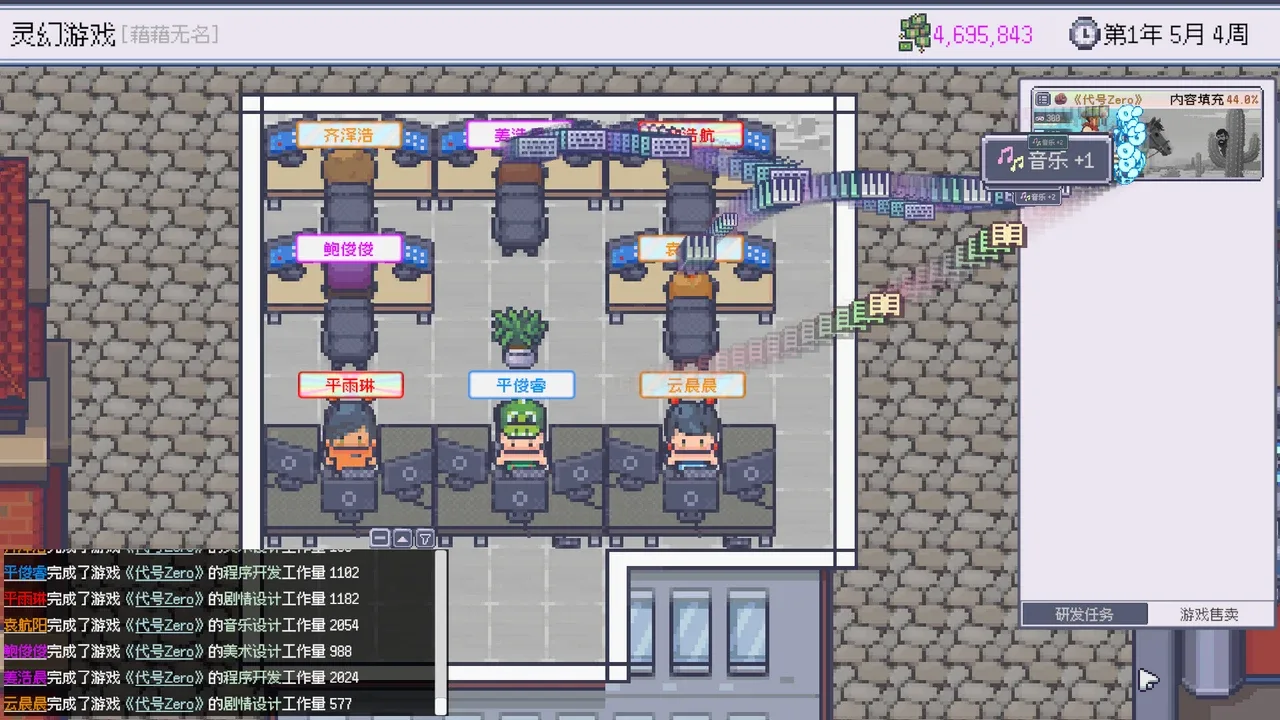Click the green cash stack icon
Viewport: 1280px width, 720px height.
[914, 35]
